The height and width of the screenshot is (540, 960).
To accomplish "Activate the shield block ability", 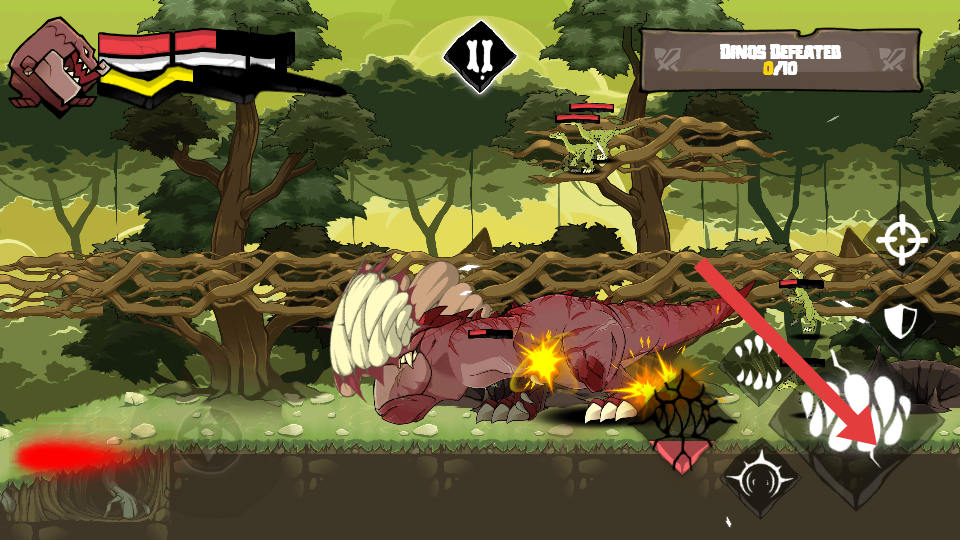I will [x=901, y=321].
